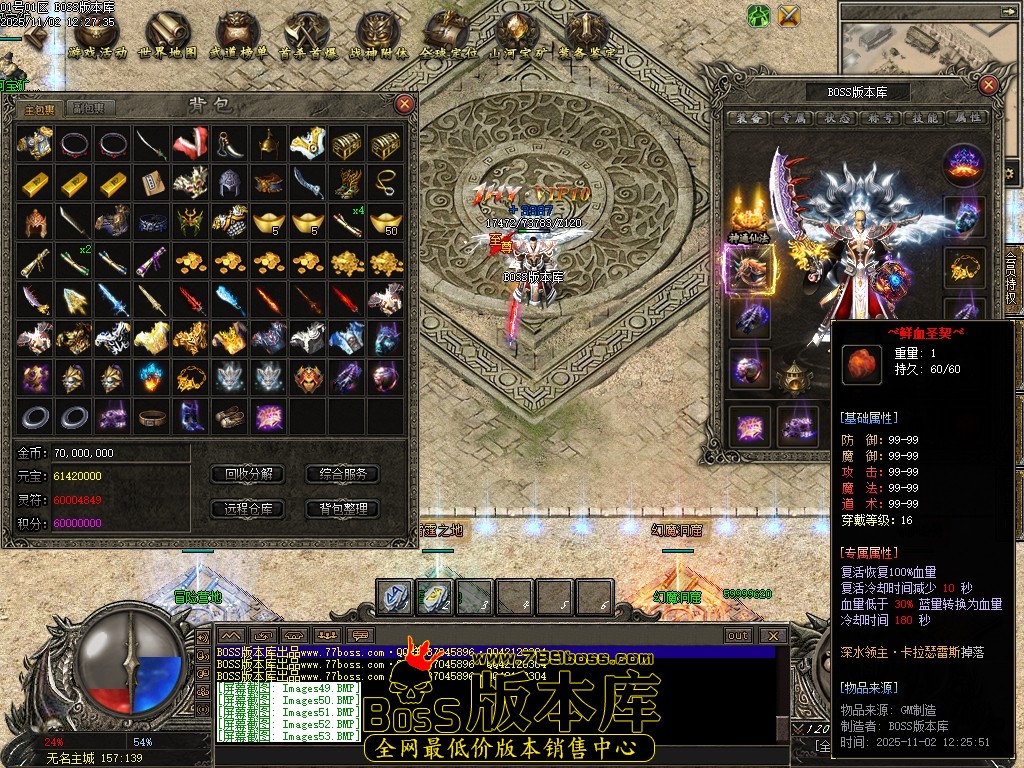Switch to the 副包裹 secondary bag tab

click(89, 108)
